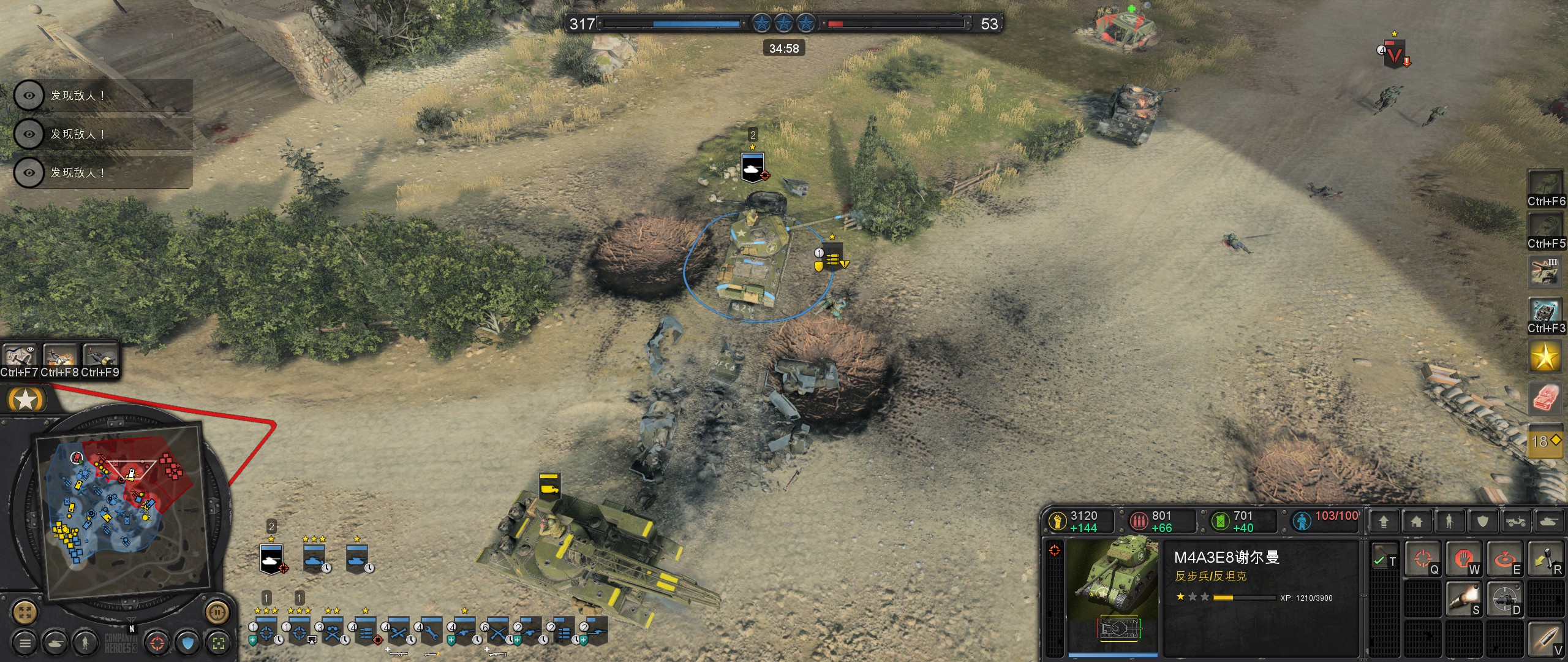Toggle the pause button beside the minimap
This screenshot has height=662, width=1568.
216,611
